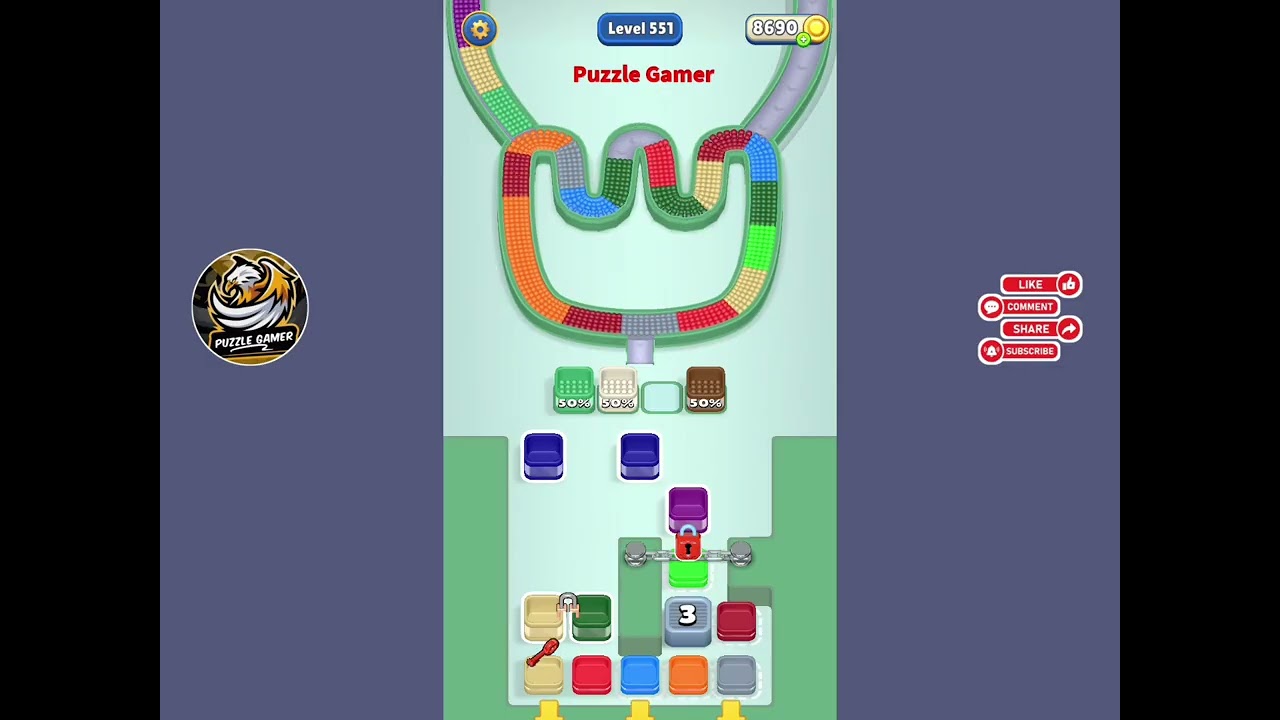Click the Level 551 banner
The image size is (1280, 720).
[640, 28]
